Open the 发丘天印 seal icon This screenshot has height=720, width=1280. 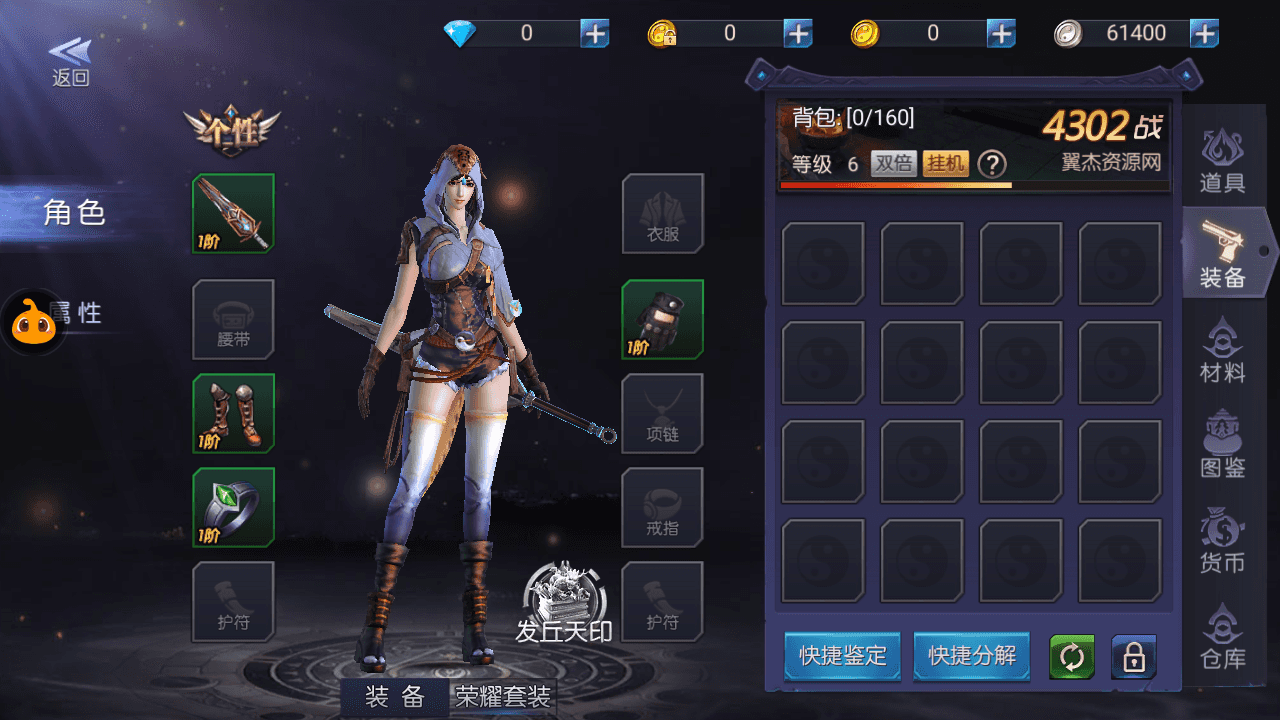[564, 600]
